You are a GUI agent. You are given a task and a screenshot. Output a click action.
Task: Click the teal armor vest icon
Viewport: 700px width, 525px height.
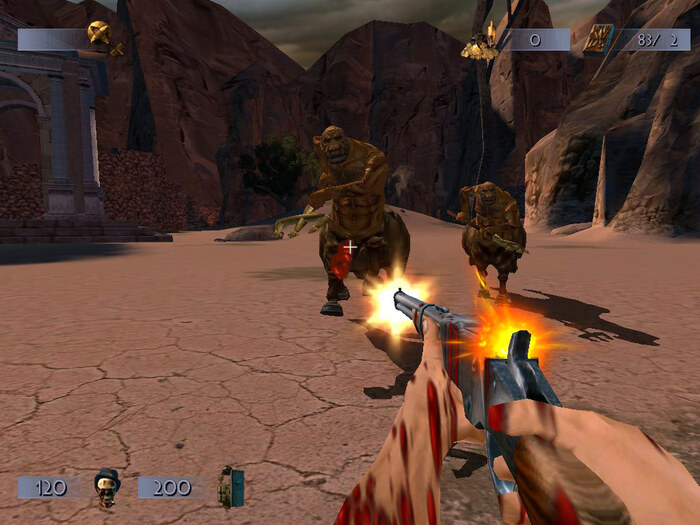pos(231,486)
